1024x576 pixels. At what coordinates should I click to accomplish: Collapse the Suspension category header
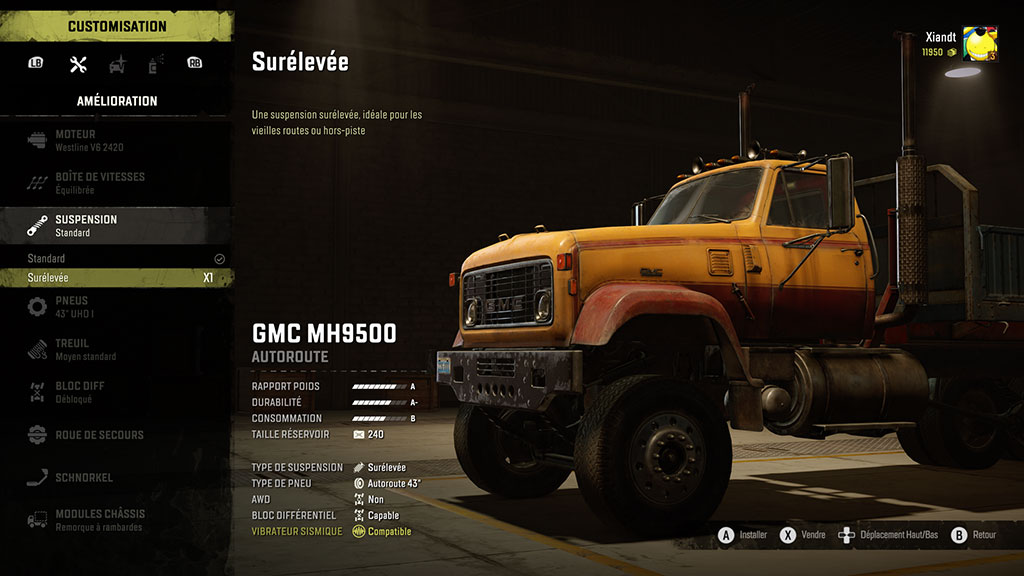(x=116, y=225)
